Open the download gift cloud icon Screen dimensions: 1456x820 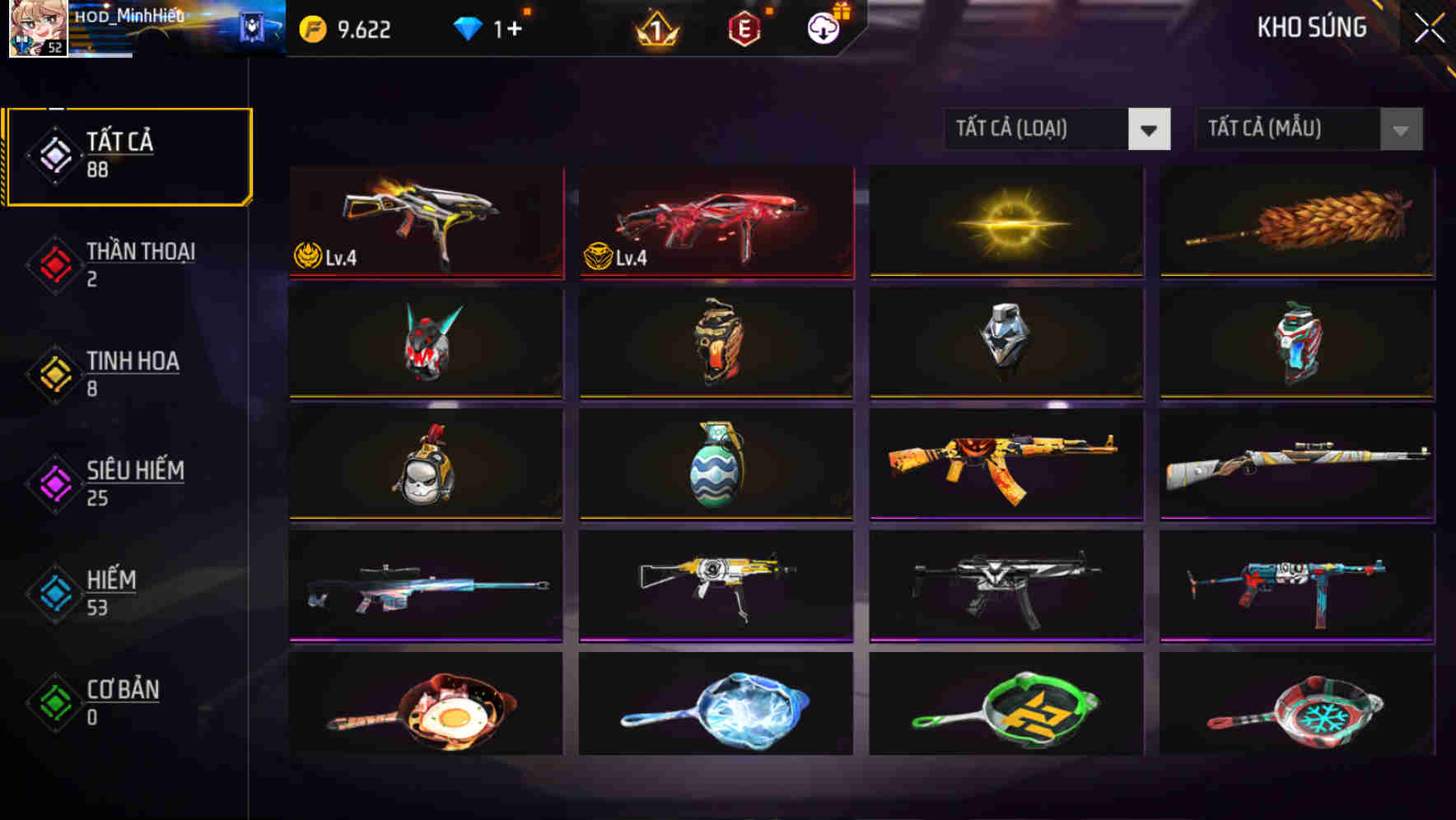821,29
